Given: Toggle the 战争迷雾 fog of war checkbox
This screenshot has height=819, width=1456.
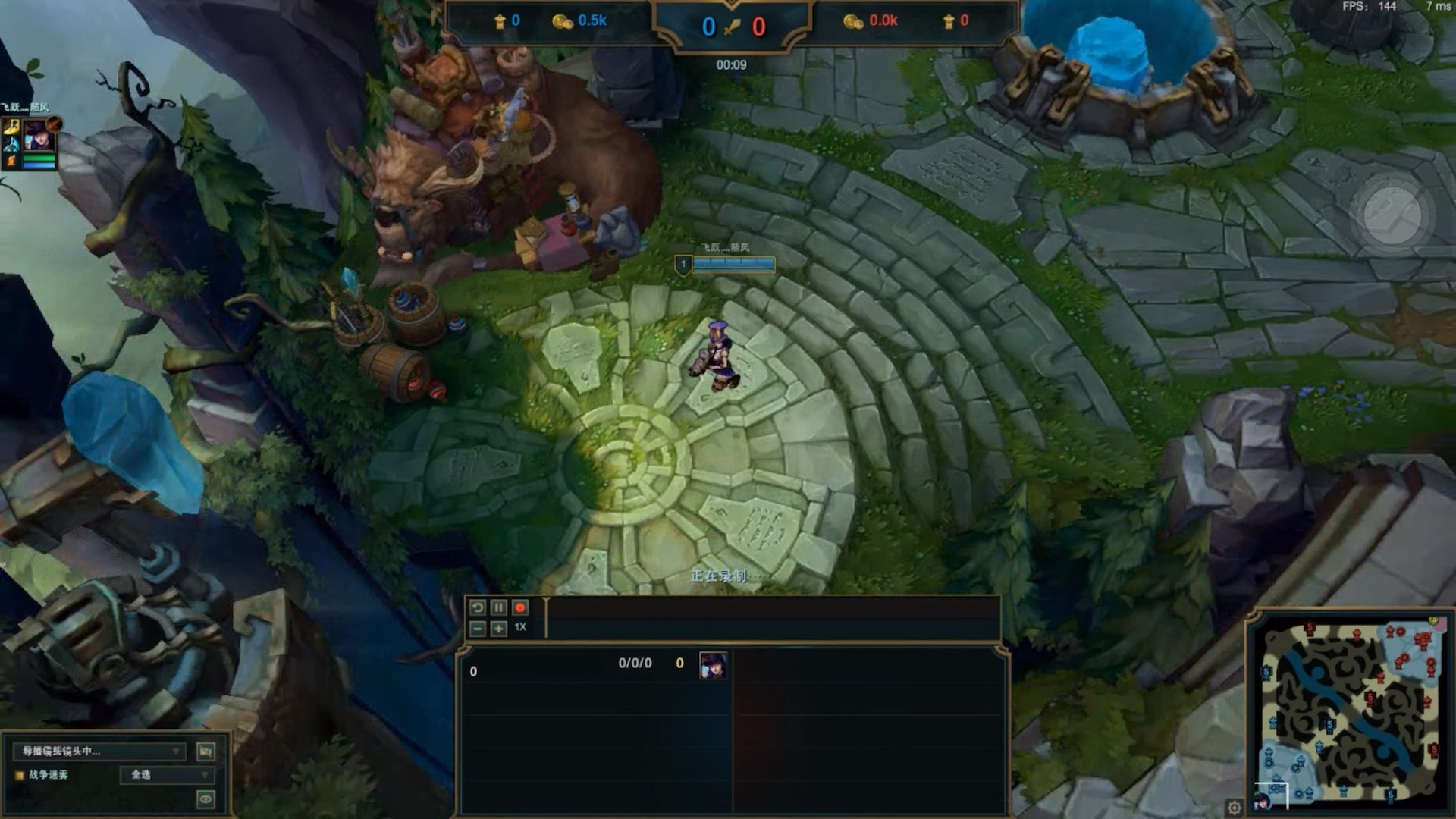Looking at the screenshot, I should (20, 775).
